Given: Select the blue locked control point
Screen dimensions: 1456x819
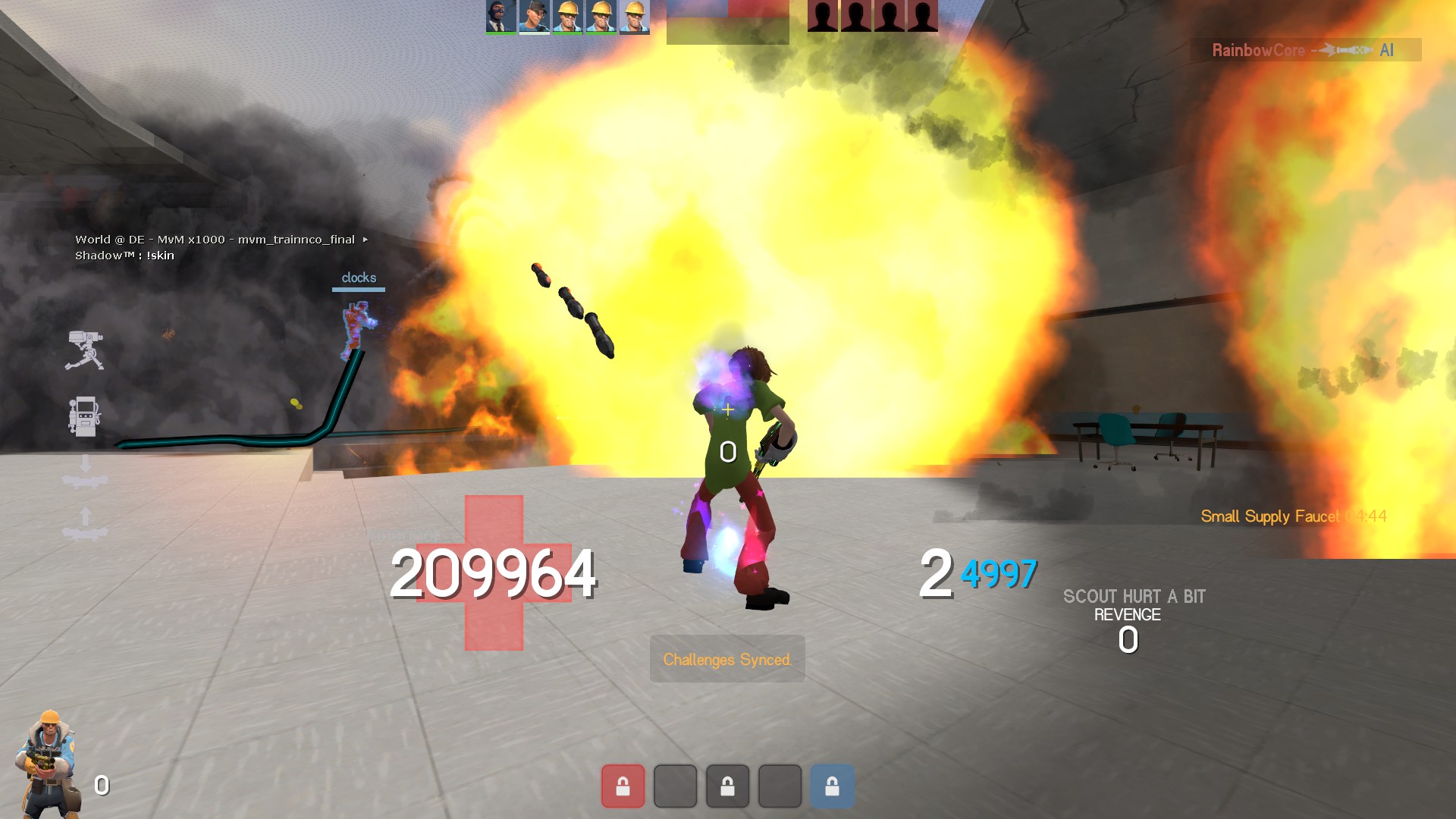Looking at the screenshot, I should tap(832, 786).
